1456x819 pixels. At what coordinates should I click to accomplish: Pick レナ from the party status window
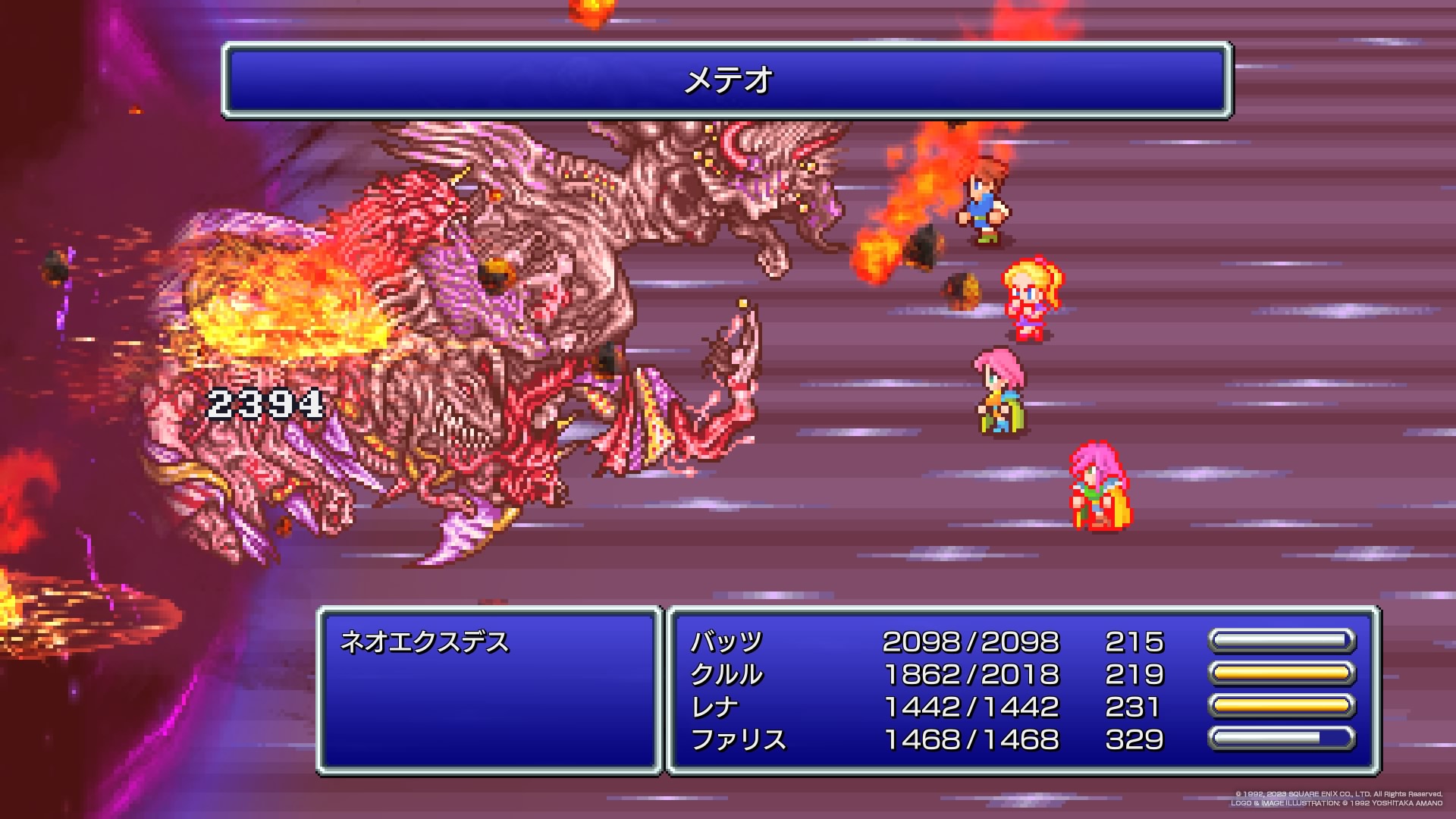tap(714, 708)
